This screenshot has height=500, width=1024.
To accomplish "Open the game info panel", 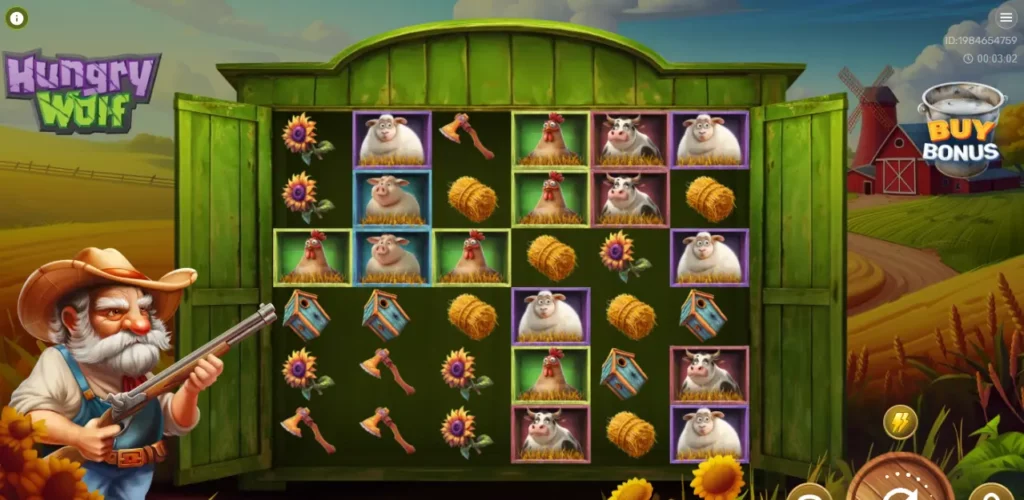I will point(18,18).
